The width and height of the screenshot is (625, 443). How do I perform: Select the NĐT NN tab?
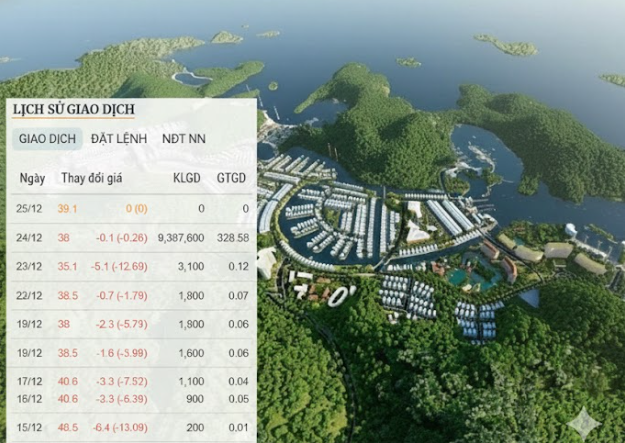pyautogui.click(x=184, y=139)
